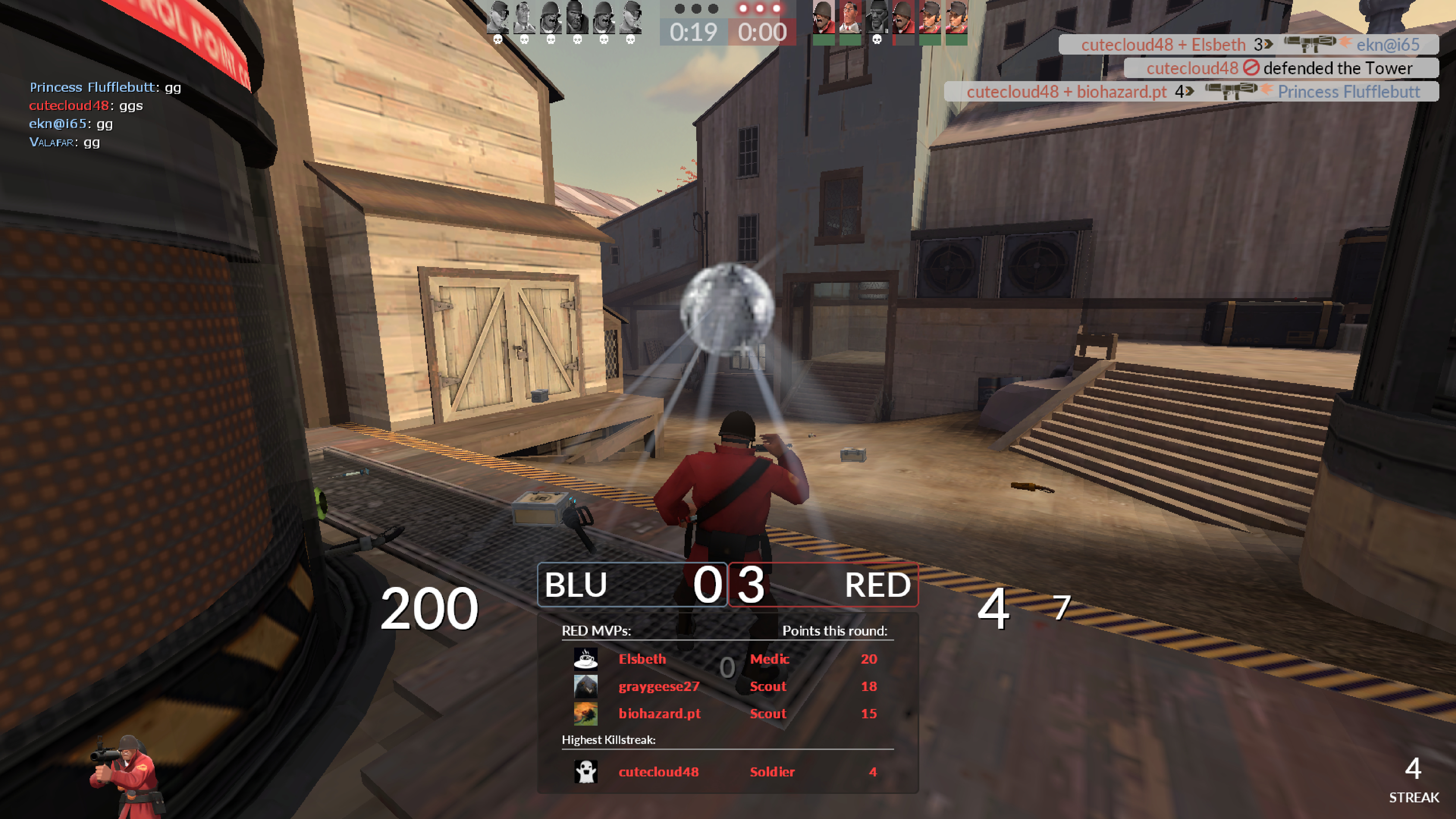Click the 'defended the Tower' feed notice
The width and height of the screenshot is (1456, 819).
pos(1280,69)
